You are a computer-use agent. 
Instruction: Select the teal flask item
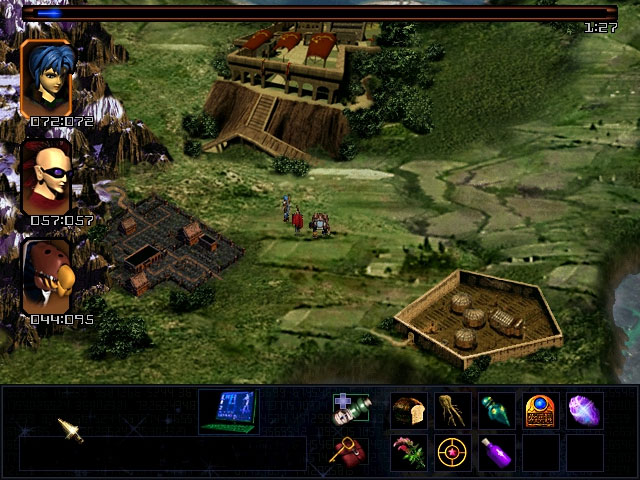(x=496, y=410)
